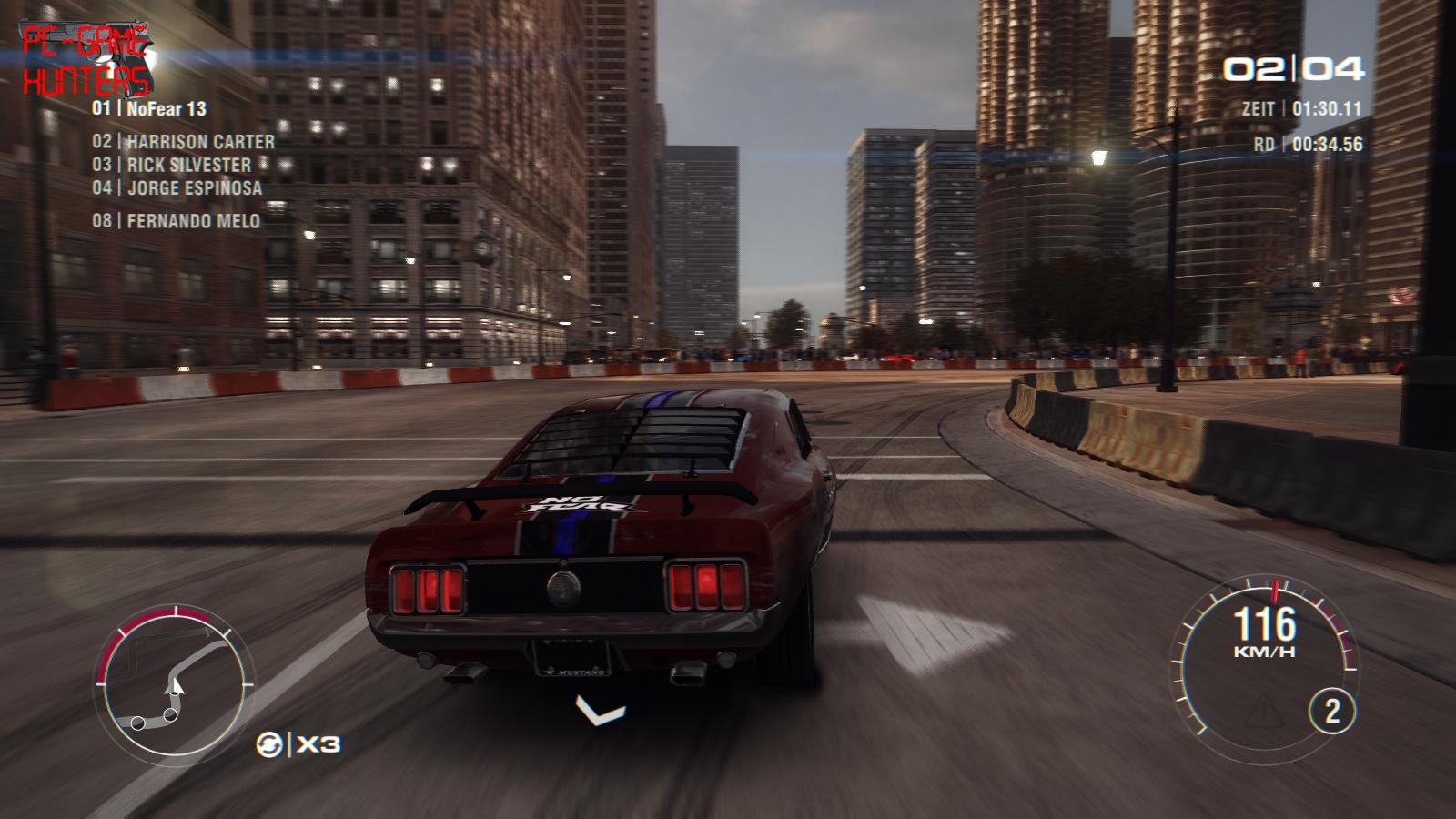Select Harrison Carter in the standings list
Viewport: 1456px width, 819px height.
coord(183,142)
